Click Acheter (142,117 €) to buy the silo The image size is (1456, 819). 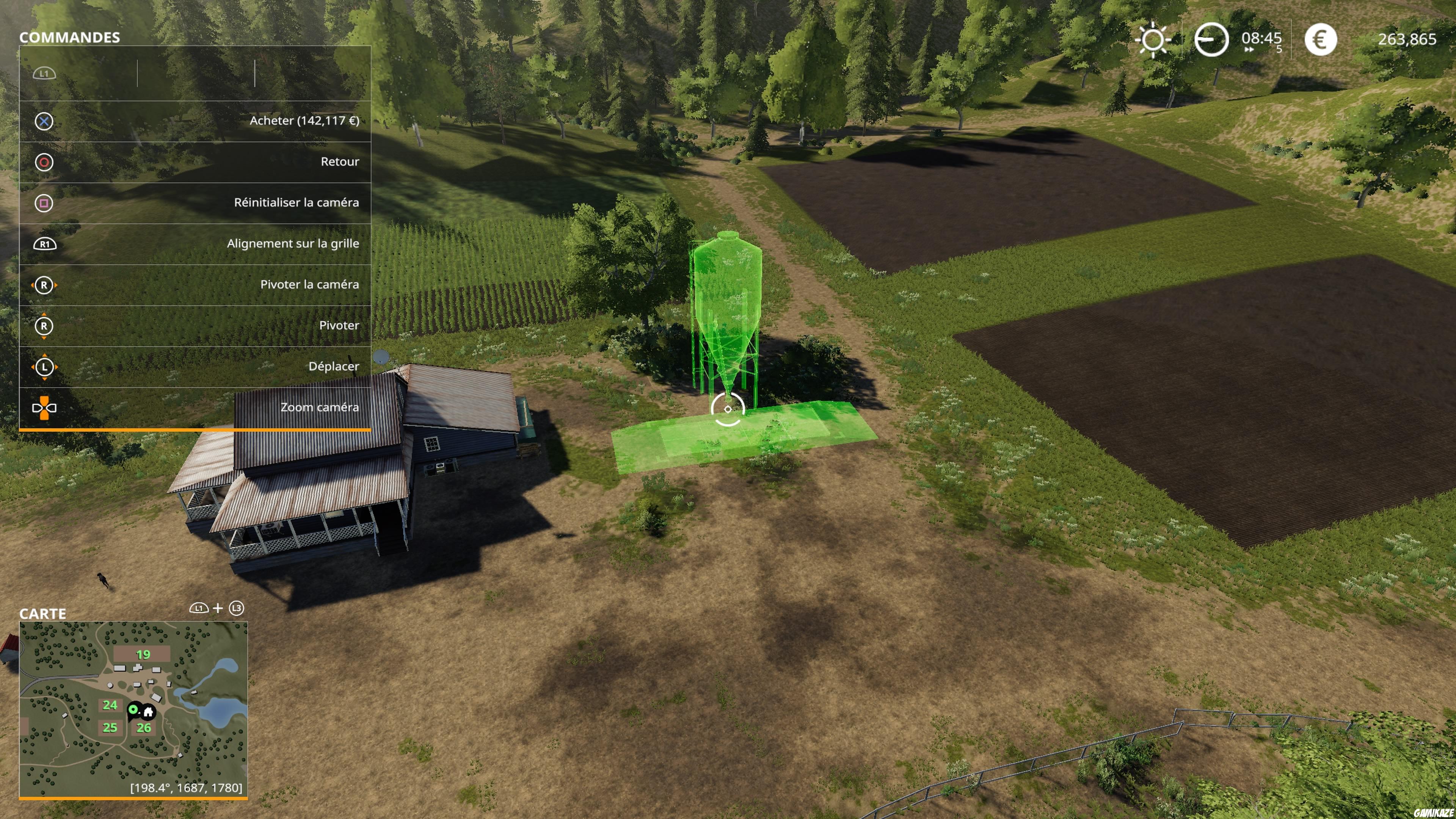305,121
